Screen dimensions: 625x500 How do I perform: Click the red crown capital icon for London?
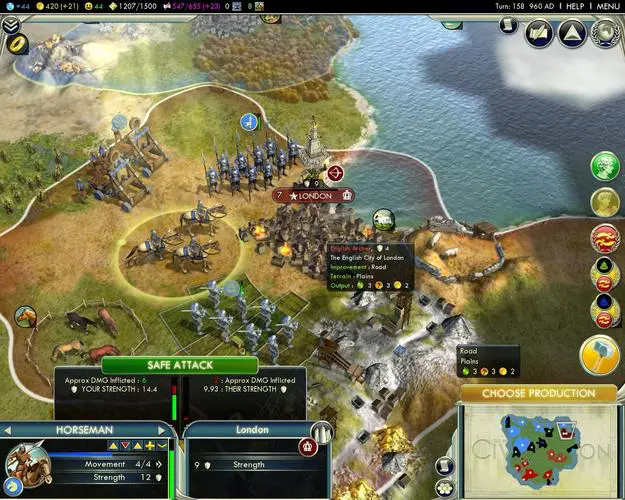pos(310,445)
